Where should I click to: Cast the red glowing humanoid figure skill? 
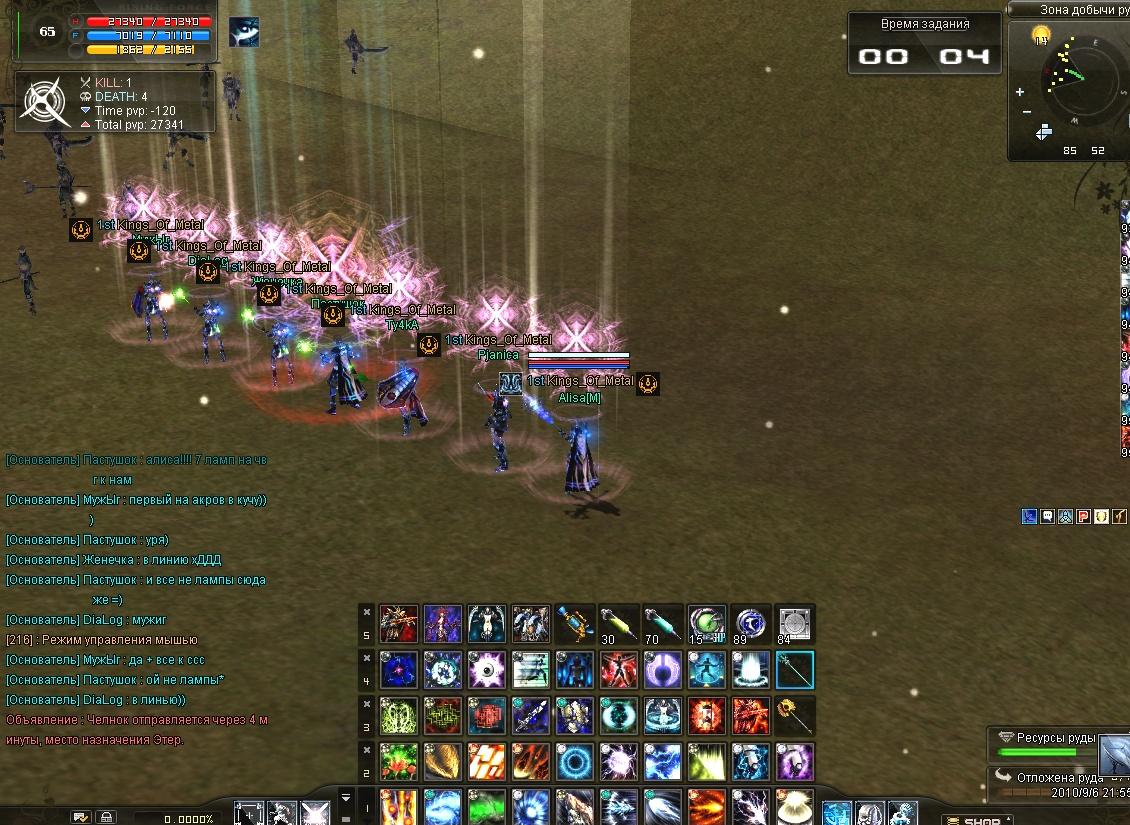pos(619,670)
